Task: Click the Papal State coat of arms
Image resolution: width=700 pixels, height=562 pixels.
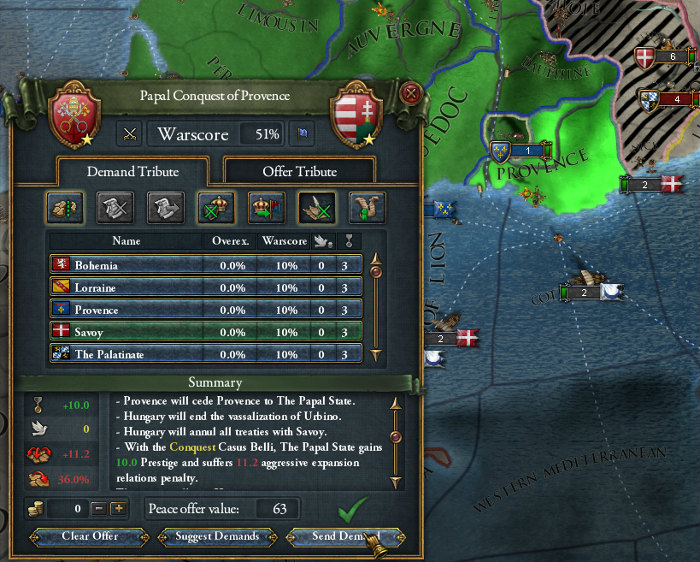Action: pos(75,115)
